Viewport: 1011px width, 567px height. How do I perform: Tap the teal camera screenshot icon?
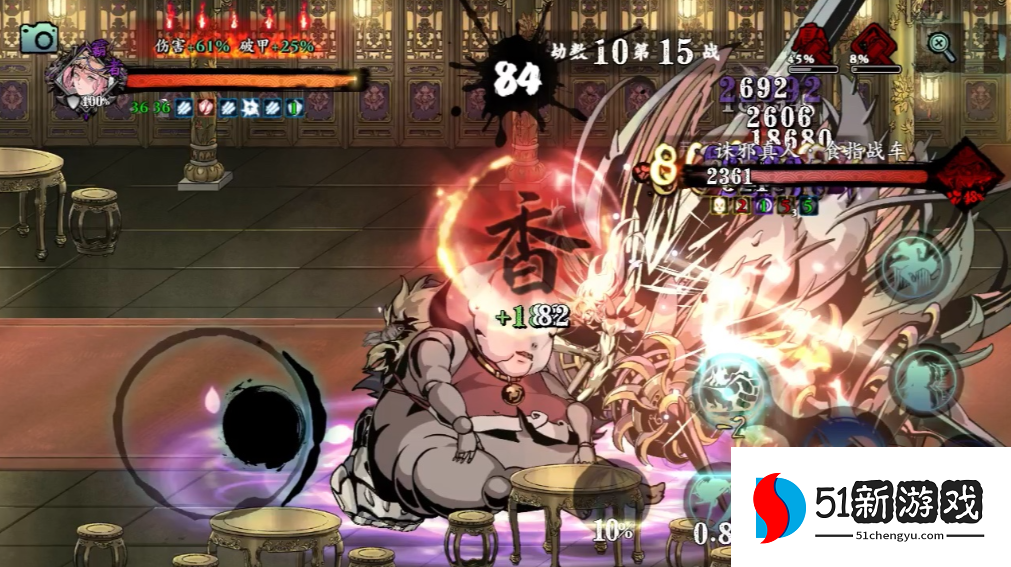[x=40, y=38]
